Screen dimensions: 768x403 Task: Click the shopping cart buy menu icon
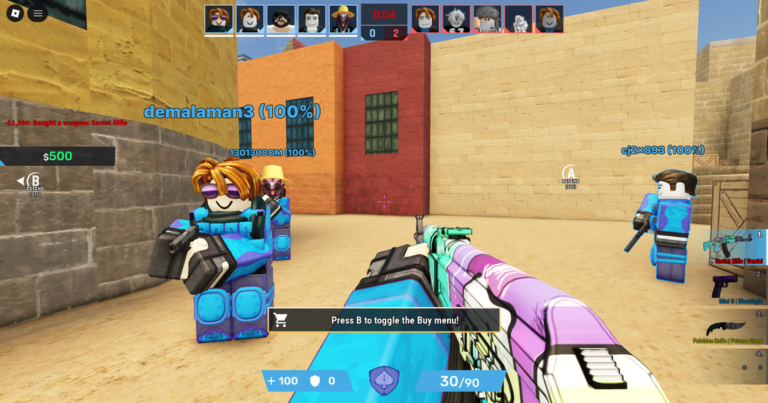click(x=281, y=320)
